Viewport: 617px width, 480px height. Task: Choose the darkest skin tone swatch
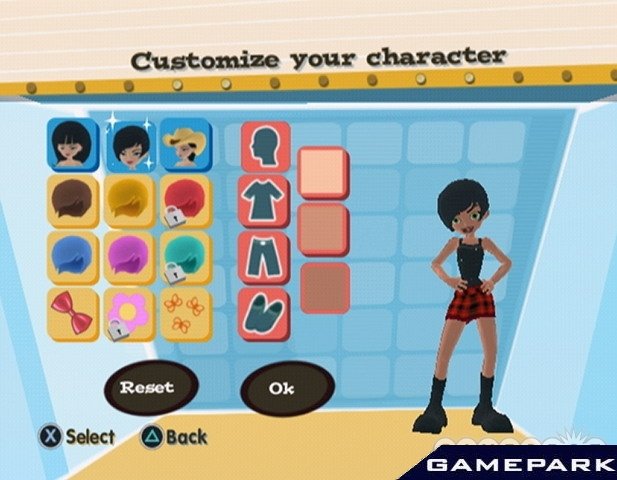pyautogui.click(x=324, y=288)
